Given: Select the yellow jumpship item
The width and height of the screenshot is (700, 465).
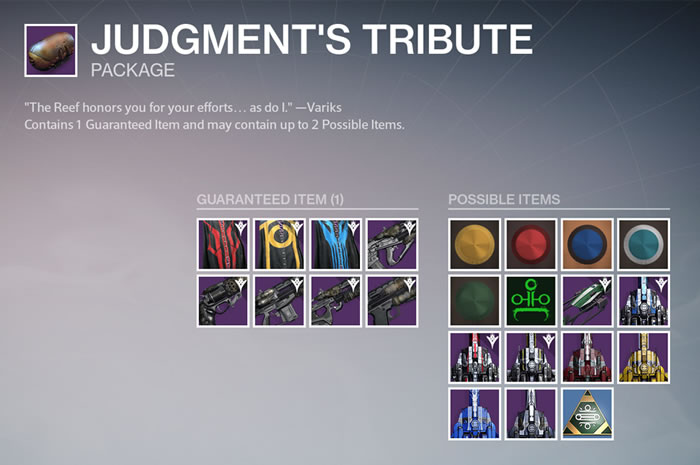Looking at the screenshot, I should [643, 357].
